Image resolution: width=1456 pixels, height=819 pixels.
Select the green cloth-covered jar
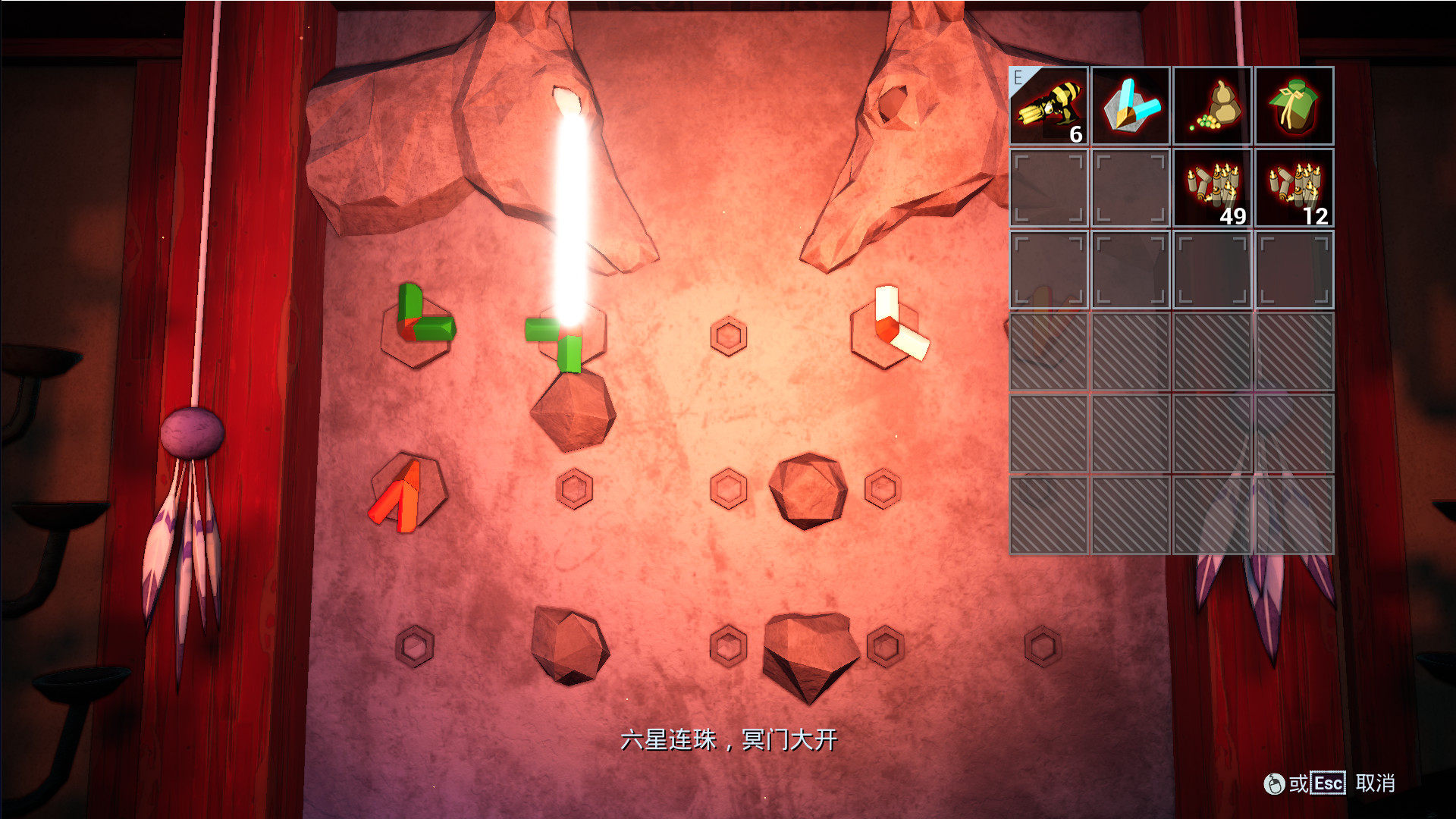click(1294, 106)
